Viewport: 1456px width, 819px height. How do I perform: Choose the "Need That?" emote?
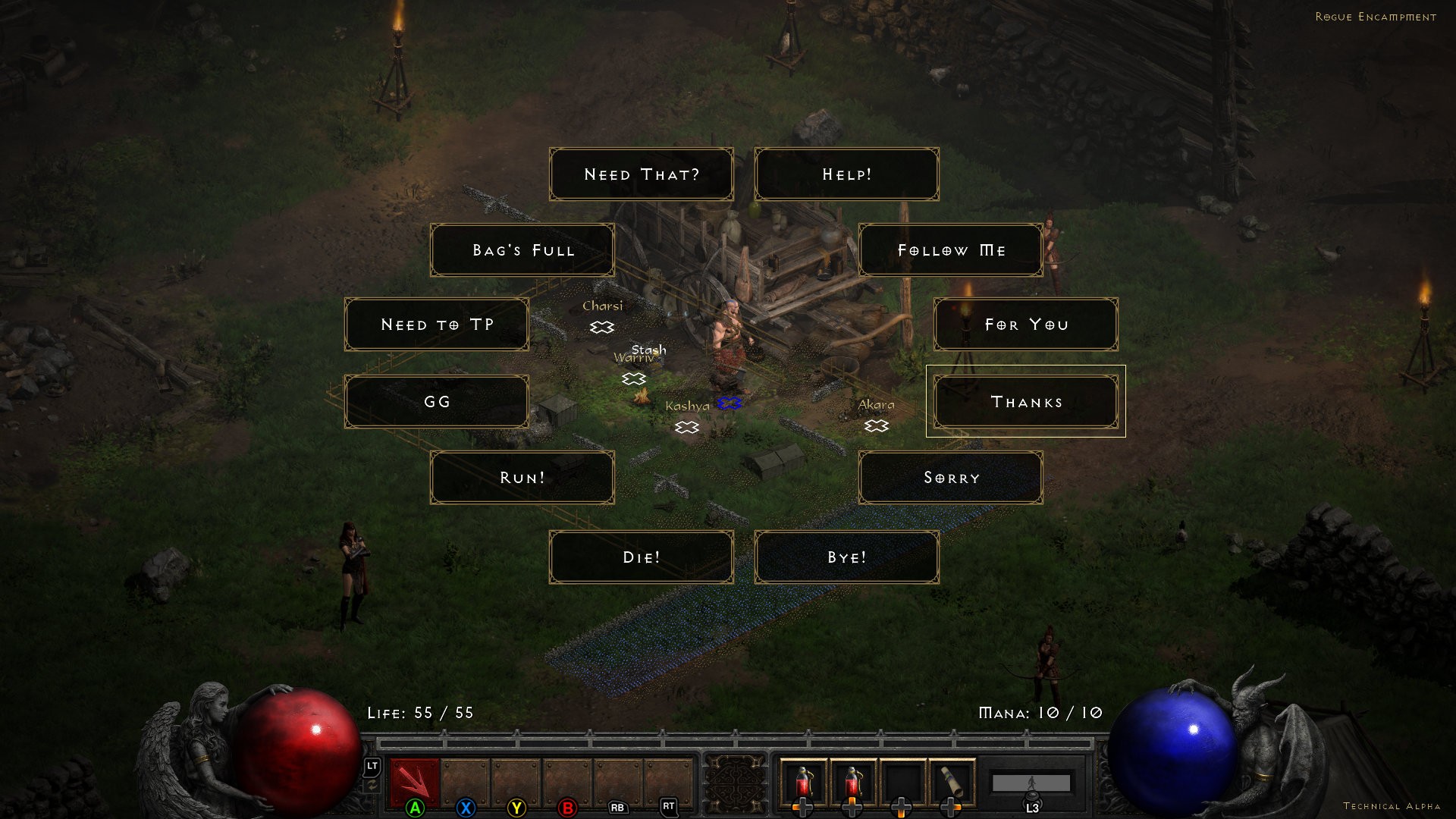[641, 174]
